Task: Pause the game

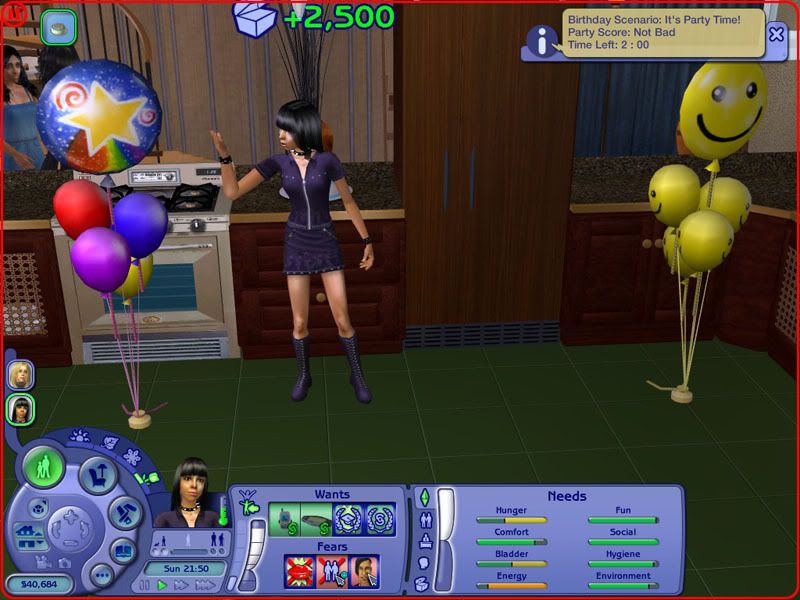Action: [x=144, y=585]
